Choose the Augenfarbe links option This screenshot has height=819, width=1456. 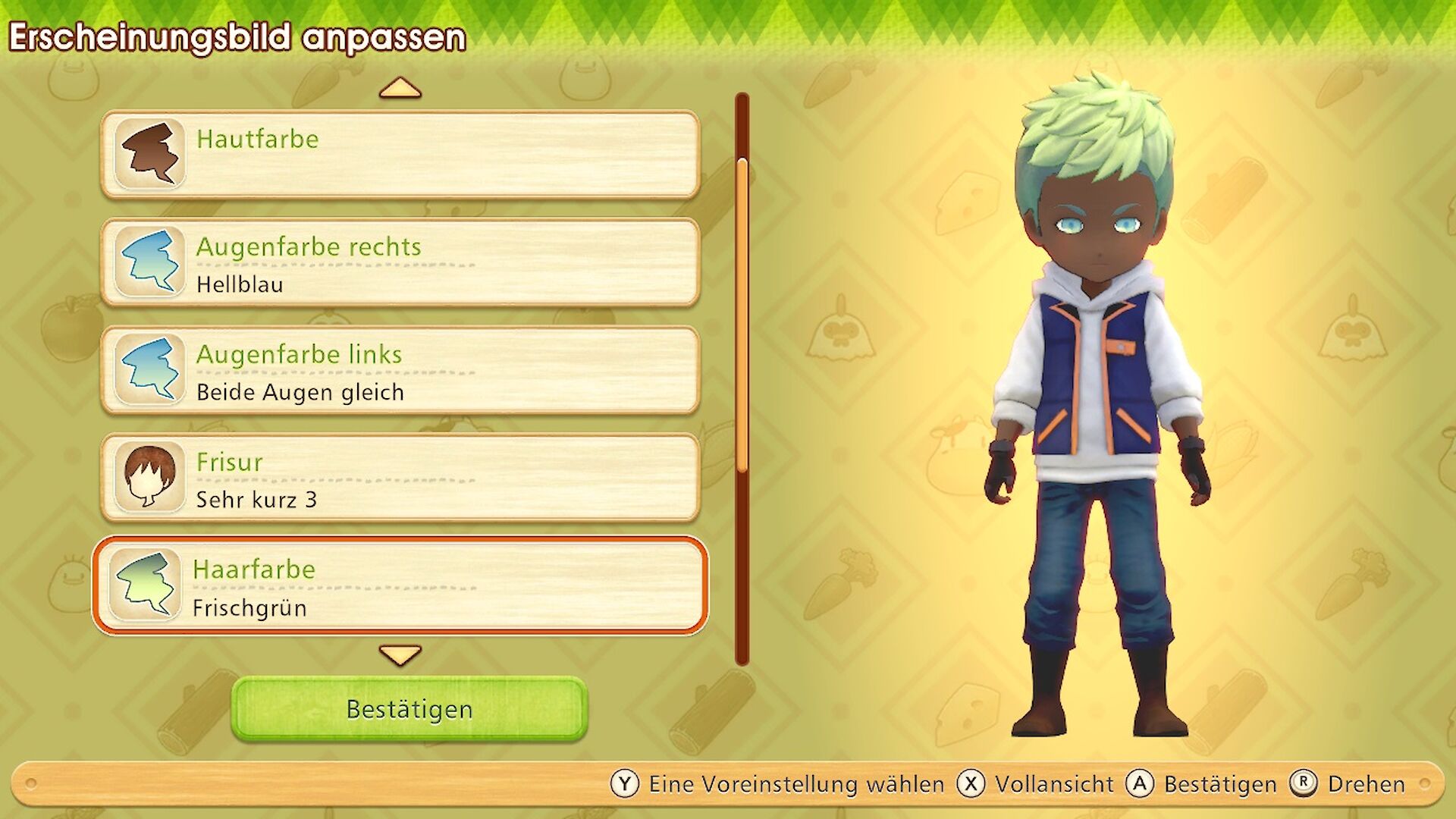[400, 371]
